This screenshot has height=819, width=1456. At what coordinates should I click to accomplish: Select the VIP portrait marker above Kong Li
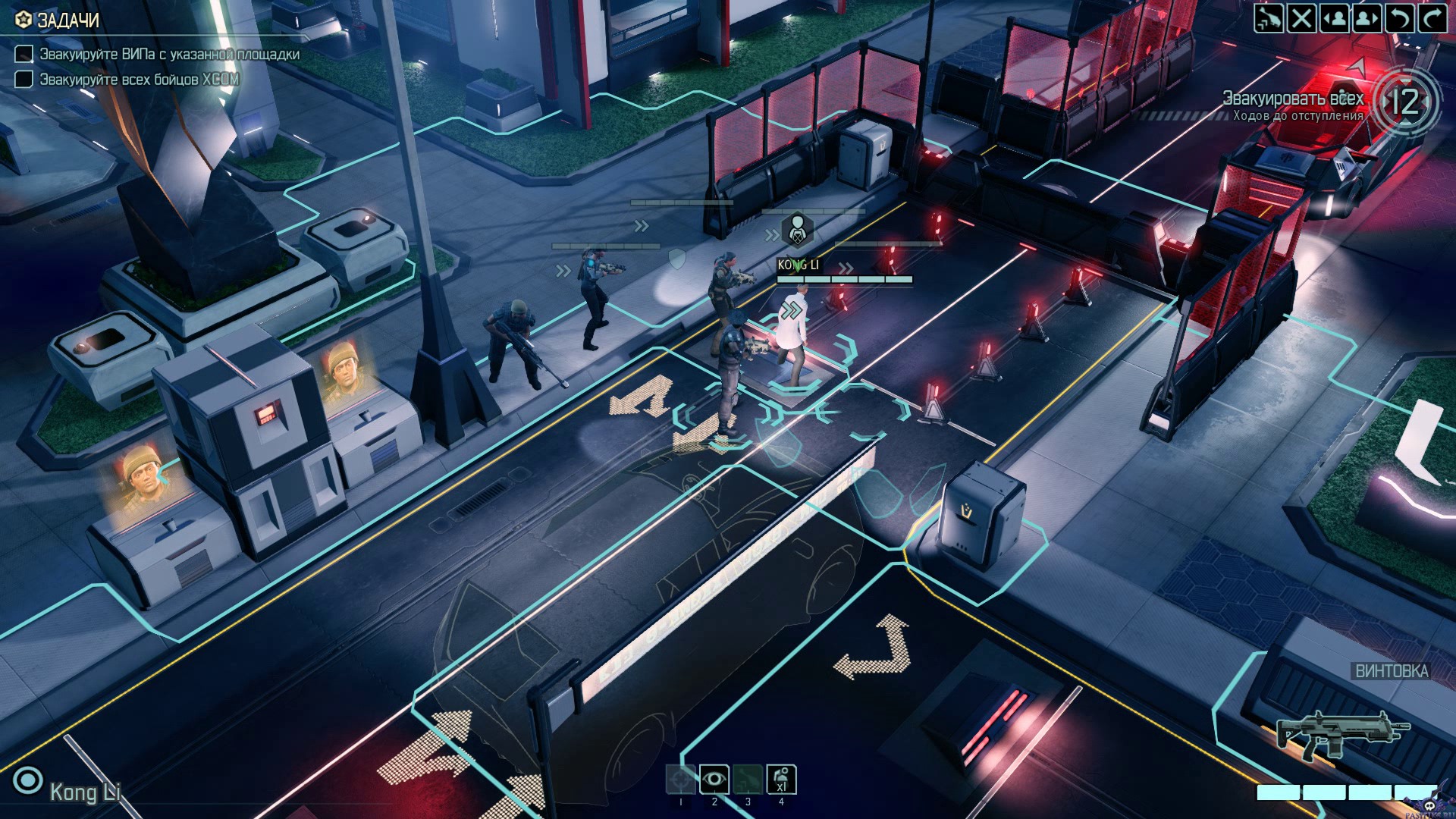[x=797, y=230]
